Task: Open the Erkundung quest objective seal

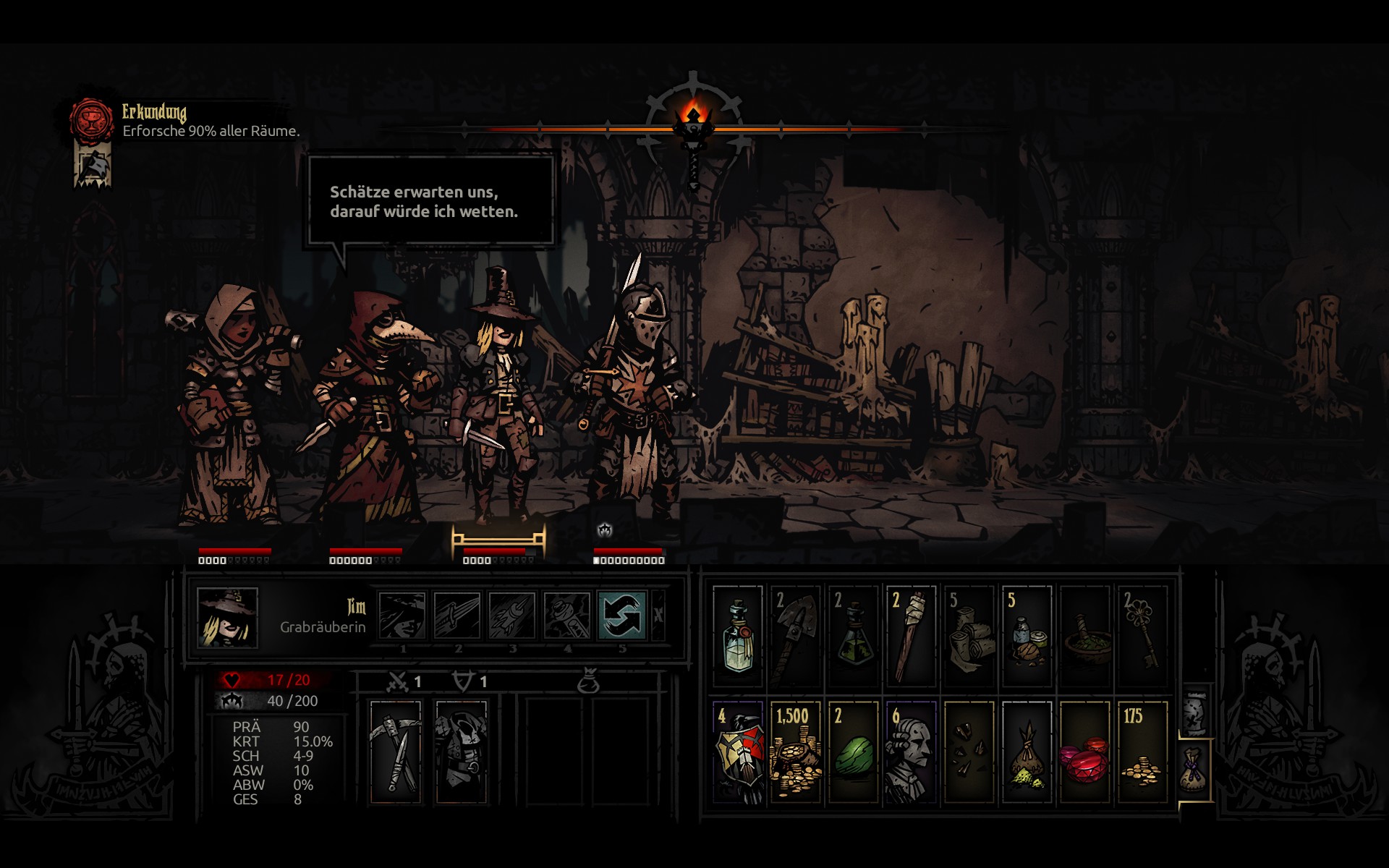Action: [x=92, y=120]
